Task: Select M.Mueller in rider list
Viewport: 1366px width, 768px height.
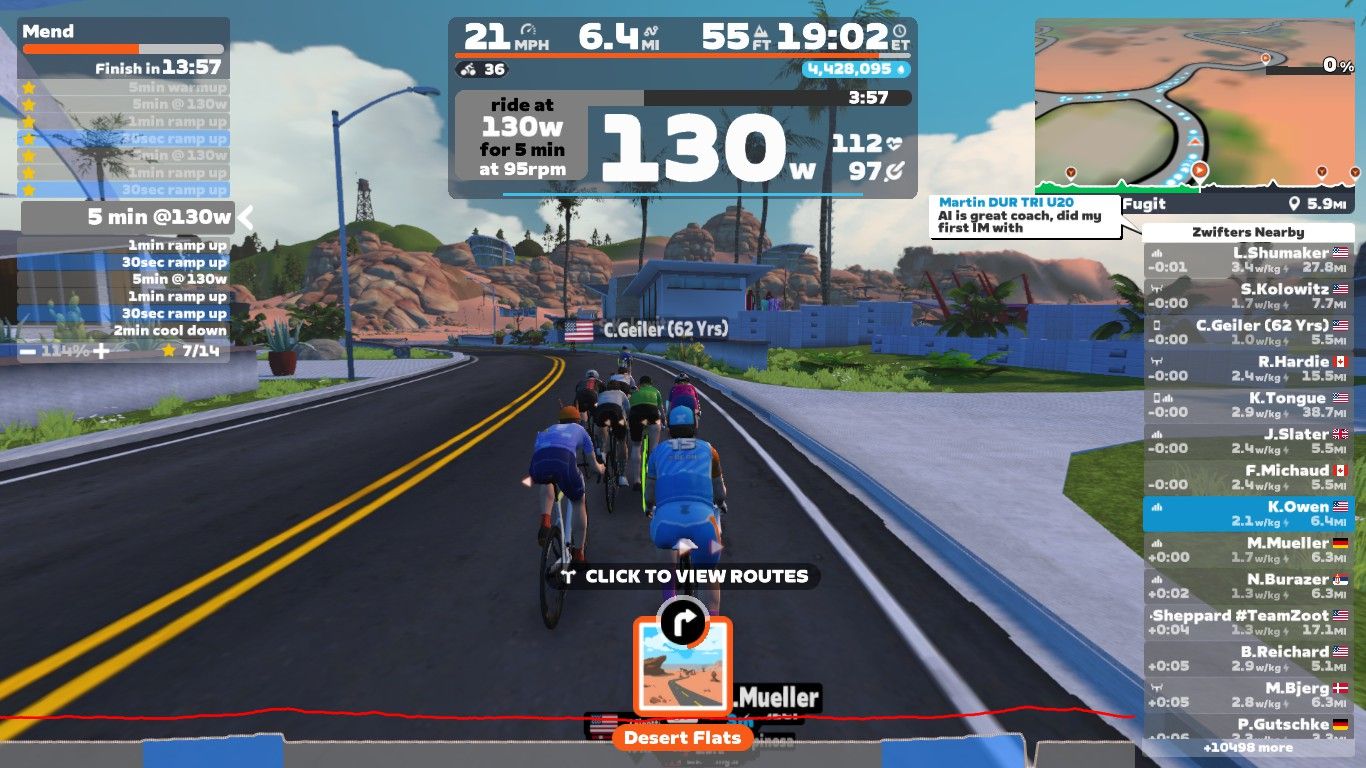Action: click(1248, 550)
